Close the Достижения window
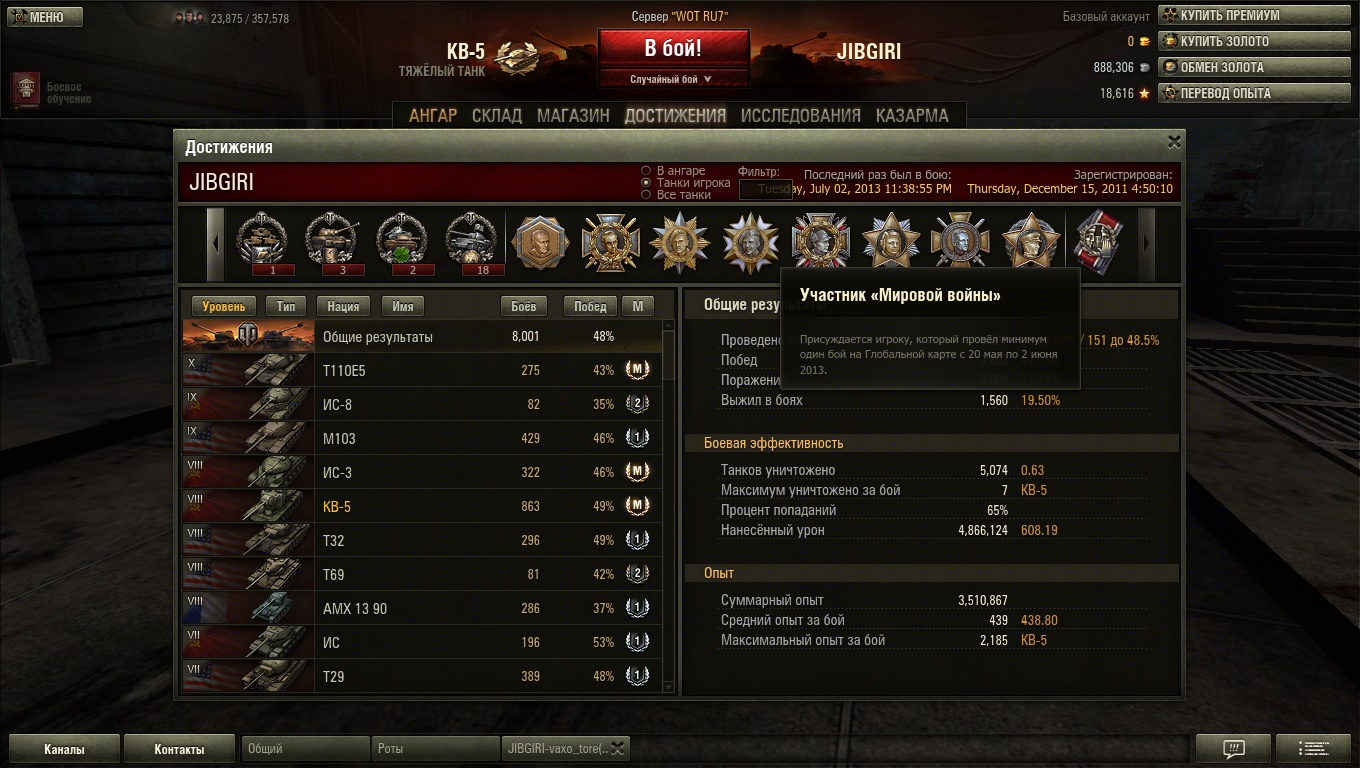 tap(1174, 141)
